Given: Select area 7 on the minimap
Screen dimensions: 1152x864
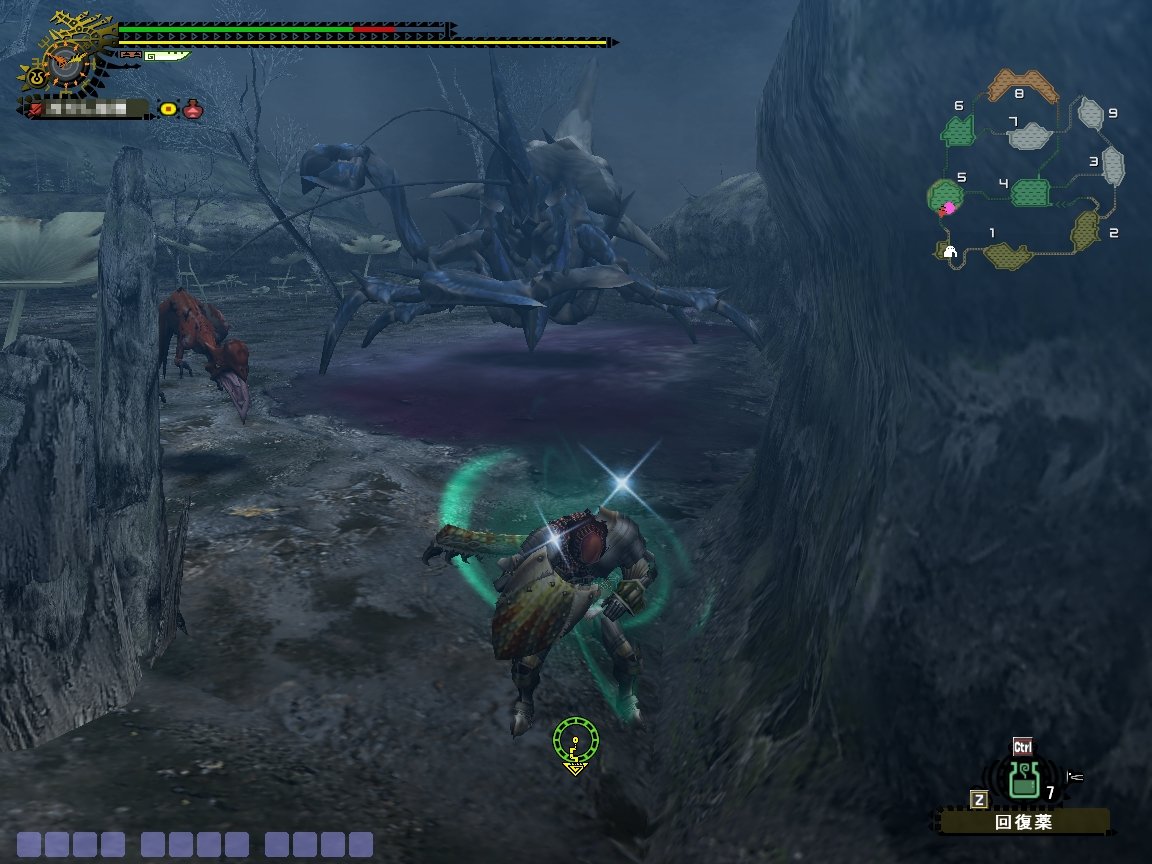Looking at the screenshot, I should point(1030,135).
